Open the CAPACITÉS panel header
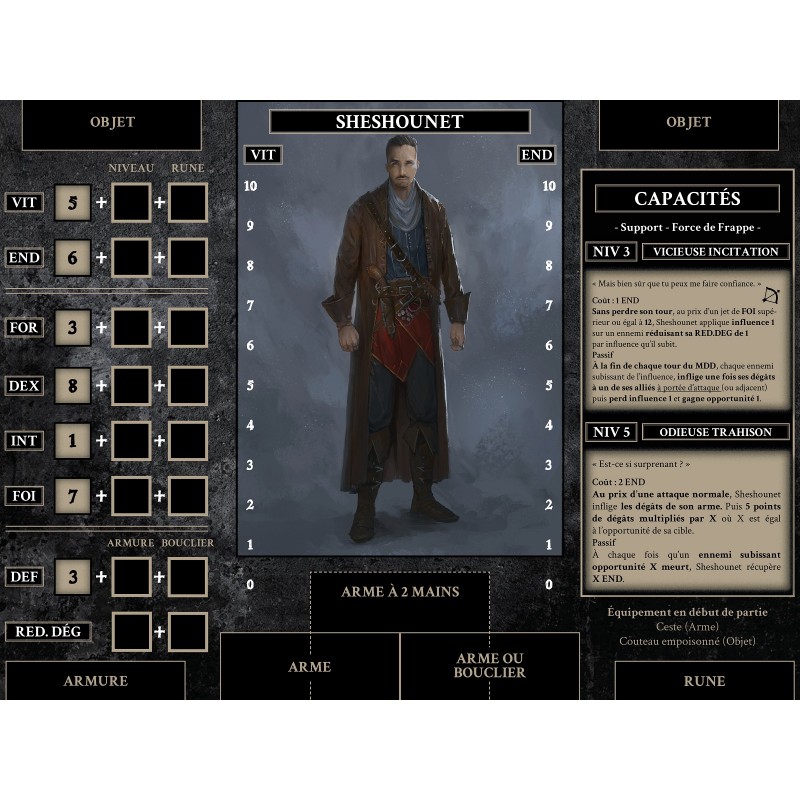The image size is (800, 800). pos(687,199)
